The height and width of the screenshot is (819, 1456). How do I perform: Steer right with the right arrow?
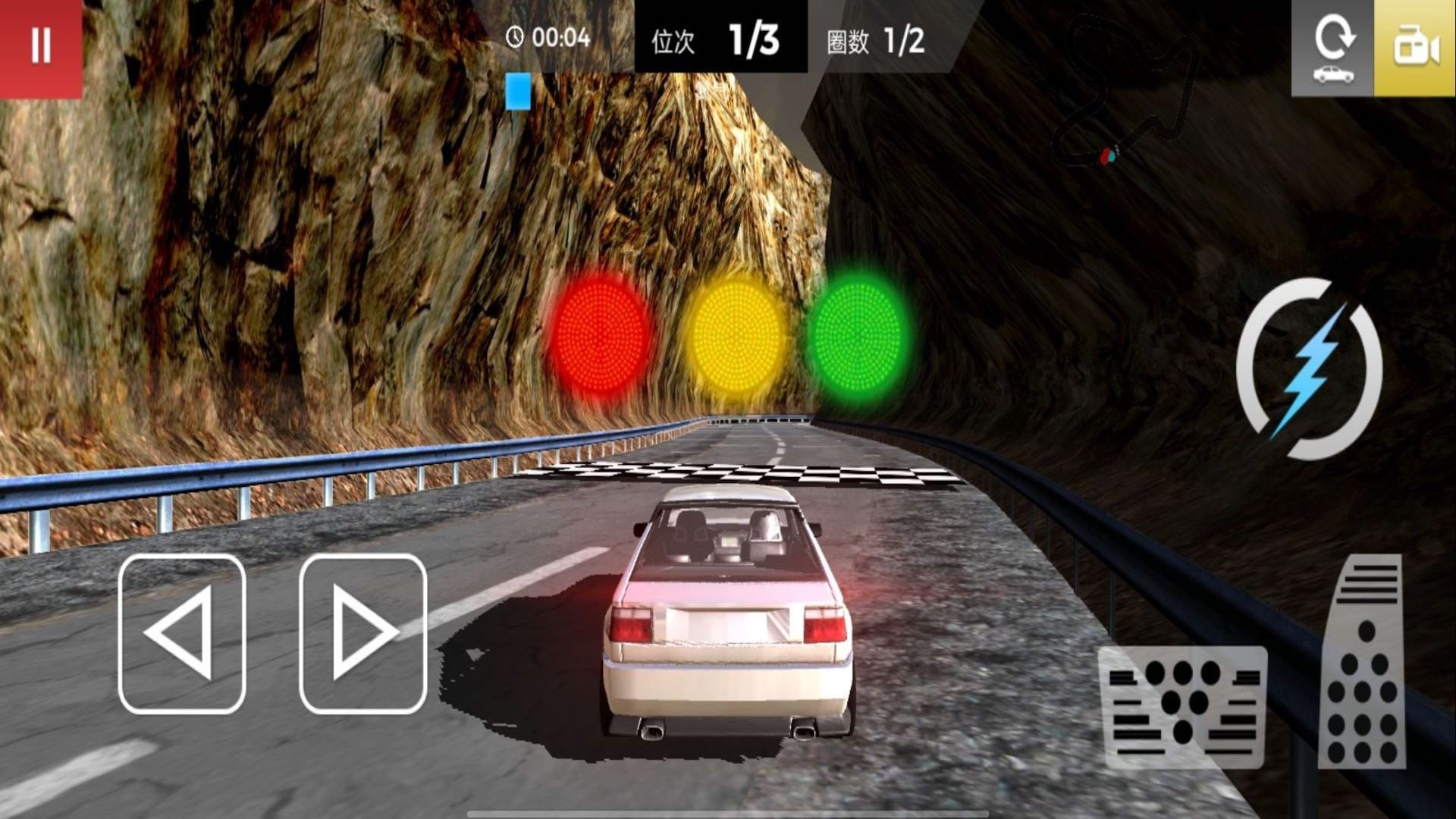click(x=363, y=634)
